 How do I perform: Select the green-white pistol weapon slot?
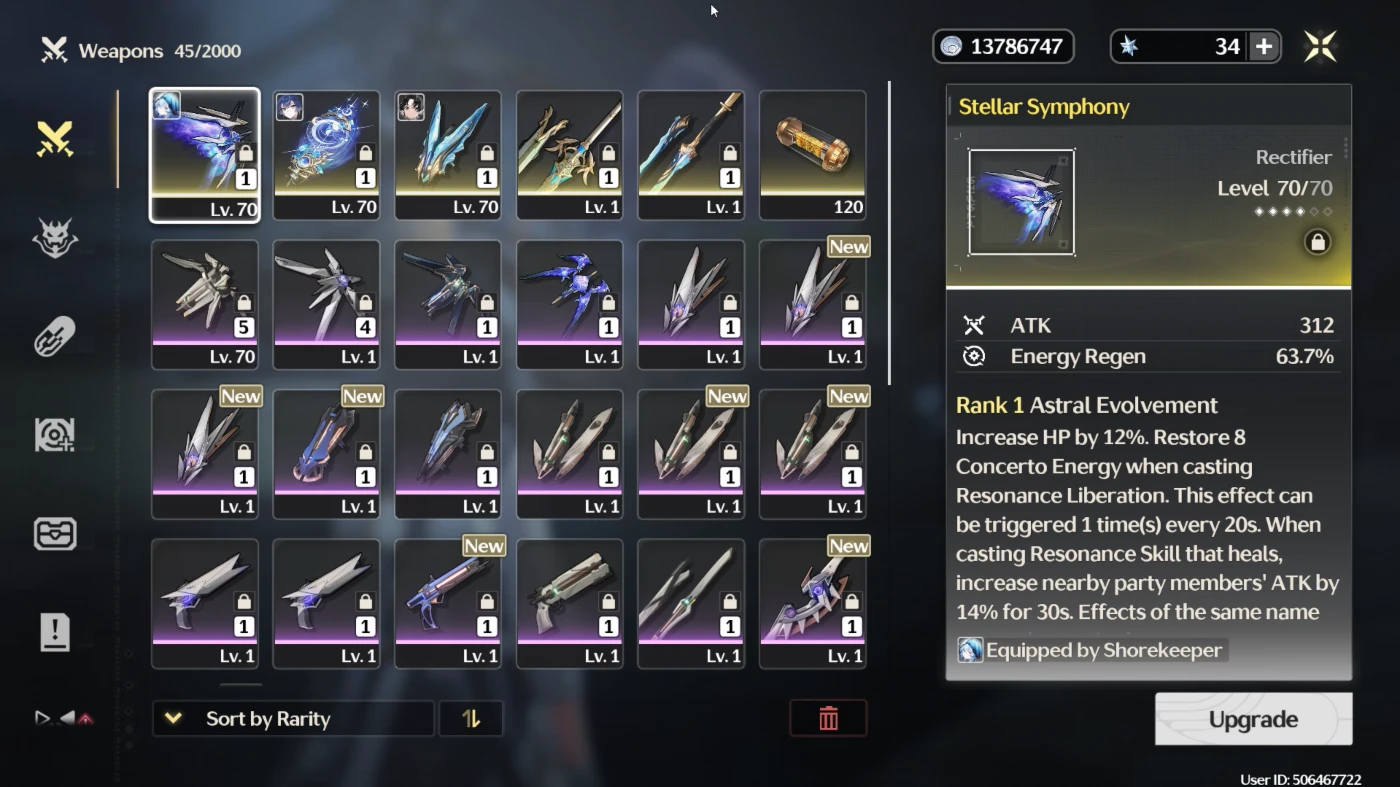pyautogui.click(x=569, y=604)
